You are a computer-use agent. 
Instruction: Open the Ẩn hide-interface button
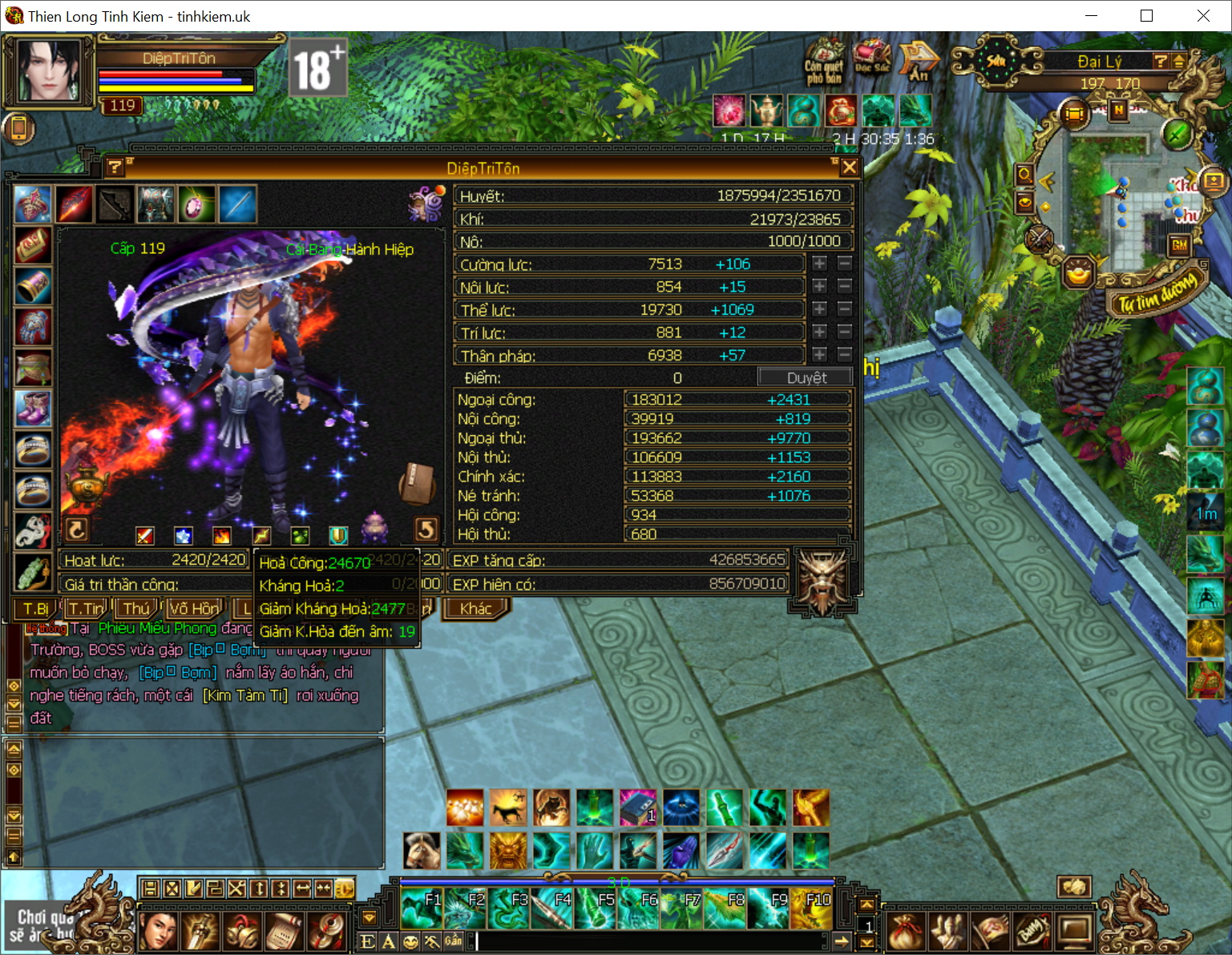(x=918, y=62)
